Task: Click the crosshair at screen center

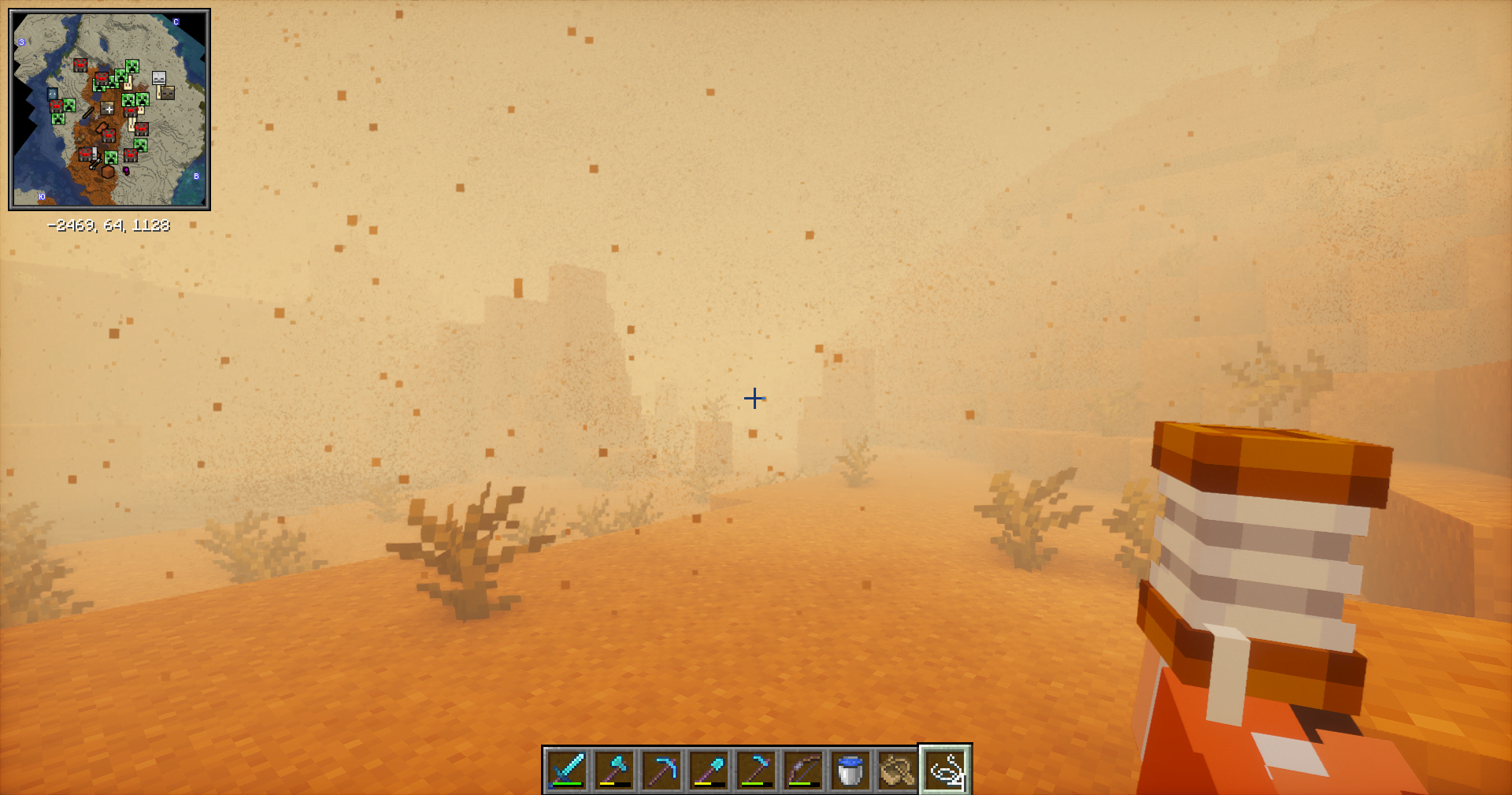Action: click(754, 399)
